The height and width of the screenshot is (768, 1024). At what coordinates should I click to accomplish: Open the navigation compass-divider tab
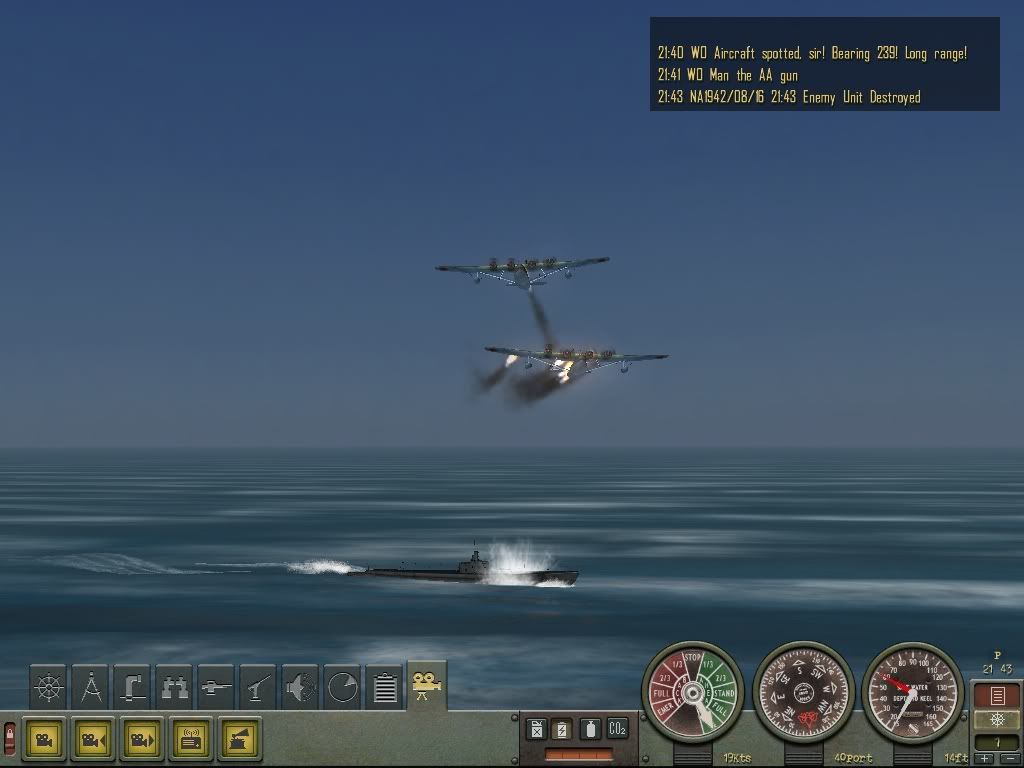pos(91,688)
